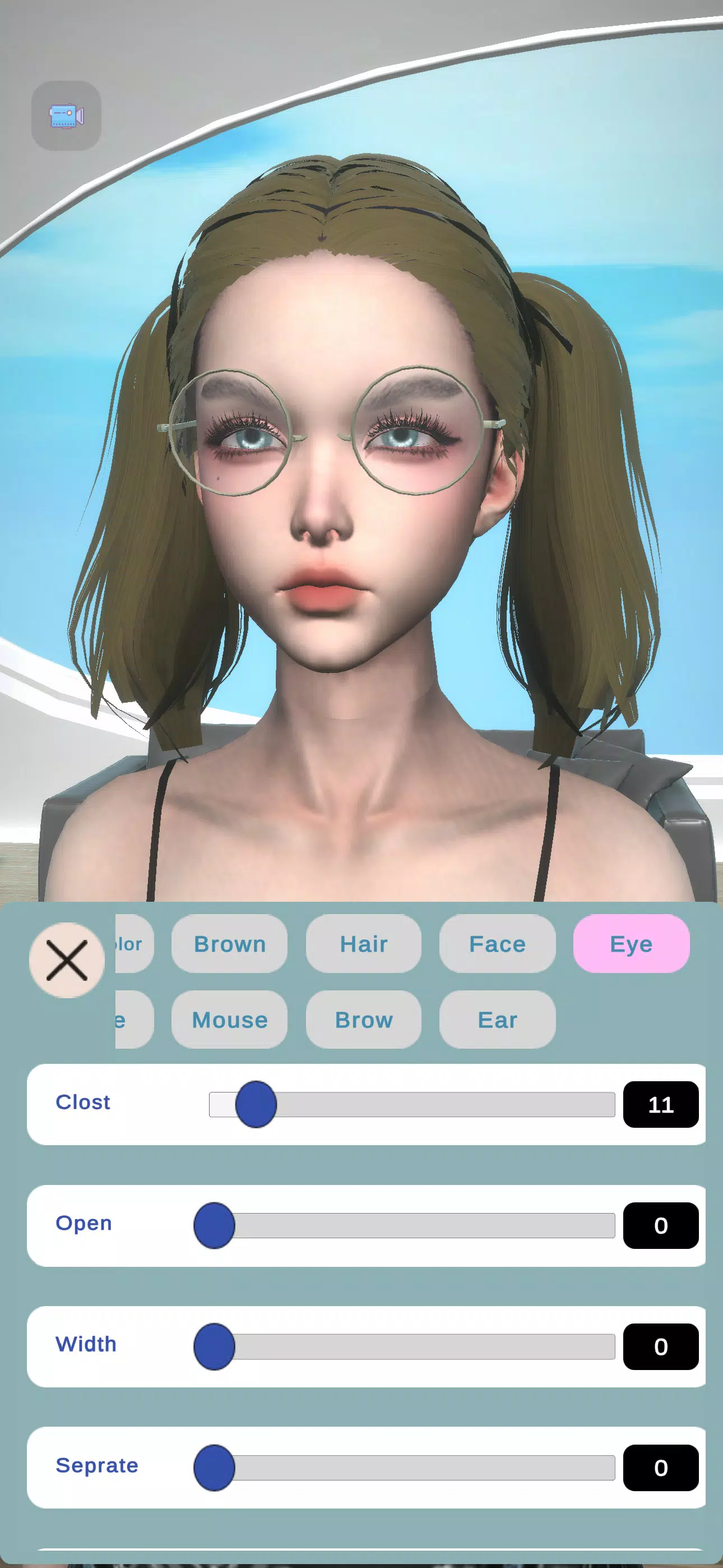This screenshot has height=1568, width=723.
Task: Click the Width value display
Action: 661,1348
